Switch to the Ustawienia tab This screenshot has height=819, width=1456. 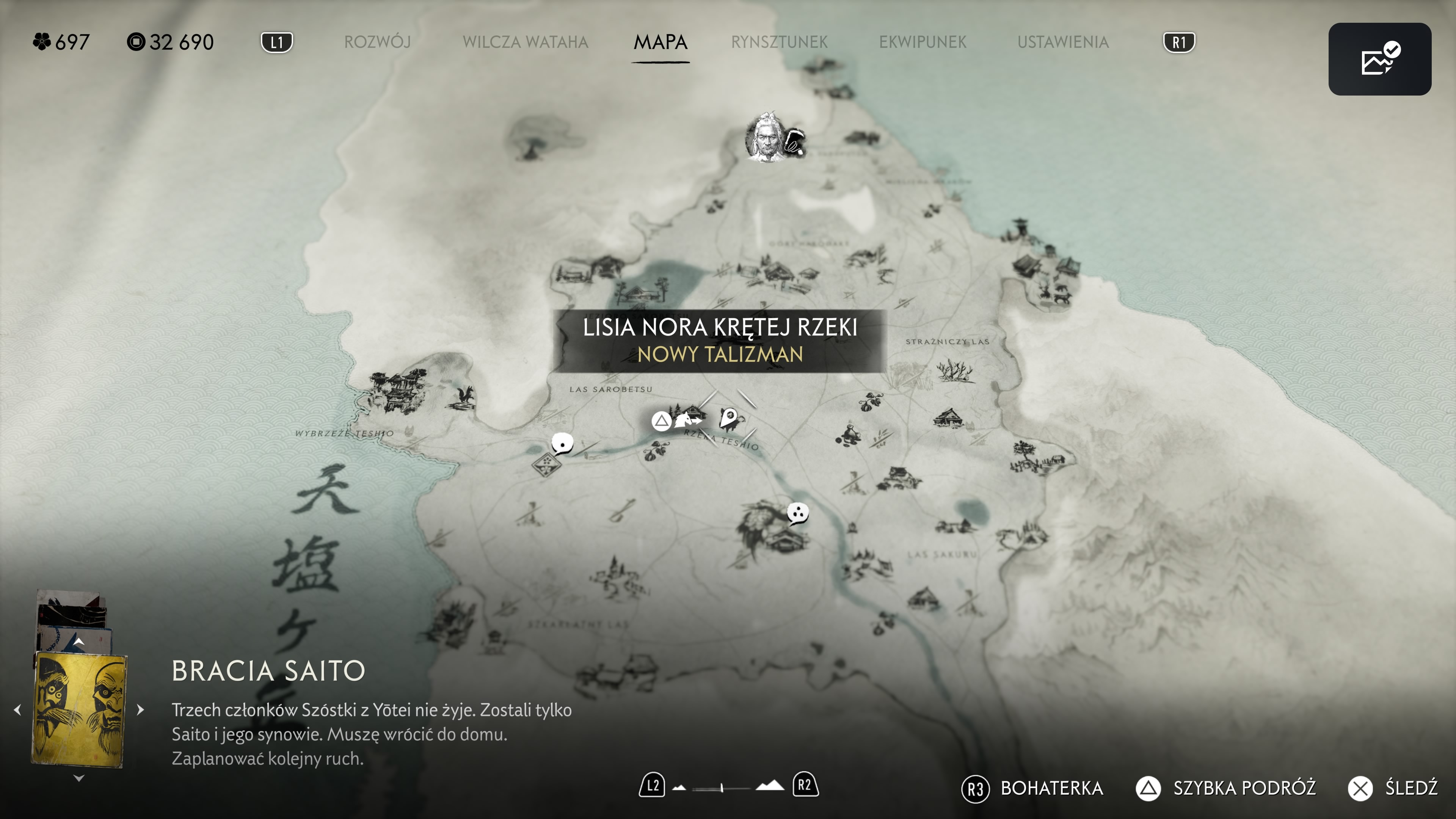click(x=1062, y=42)
